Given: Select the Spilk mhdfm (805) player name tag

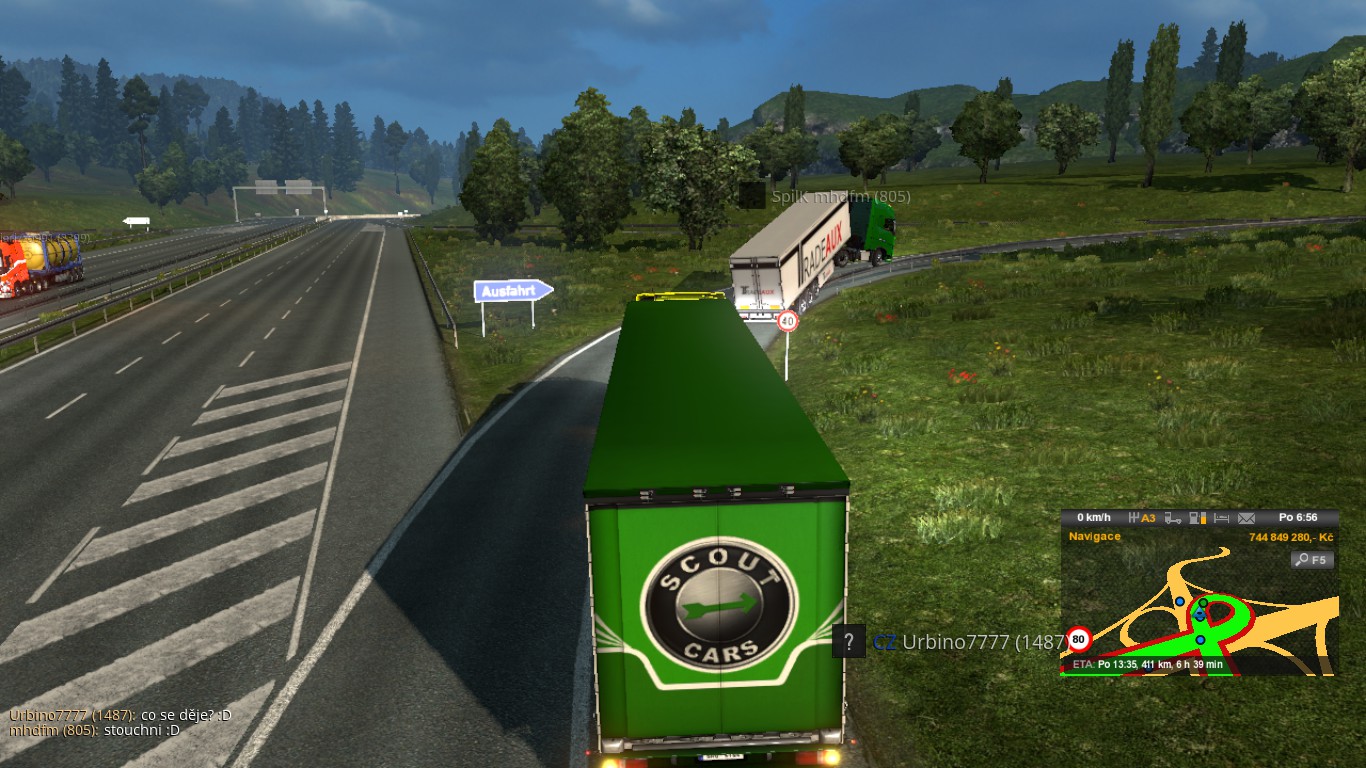Looking at the screenshot, I should (x=840, y=197).
